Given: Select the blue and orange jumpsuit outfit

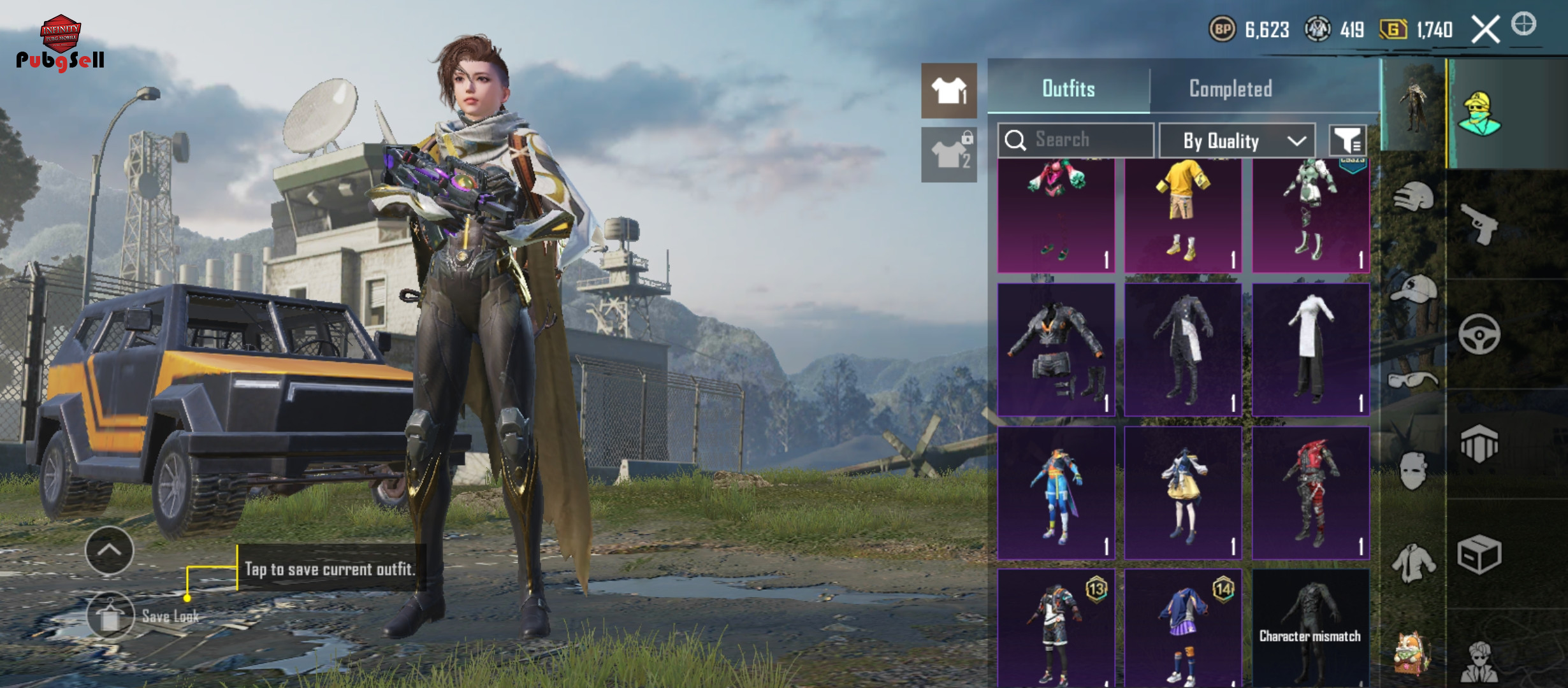Looking at the screenshot, I should point(1056,492).
